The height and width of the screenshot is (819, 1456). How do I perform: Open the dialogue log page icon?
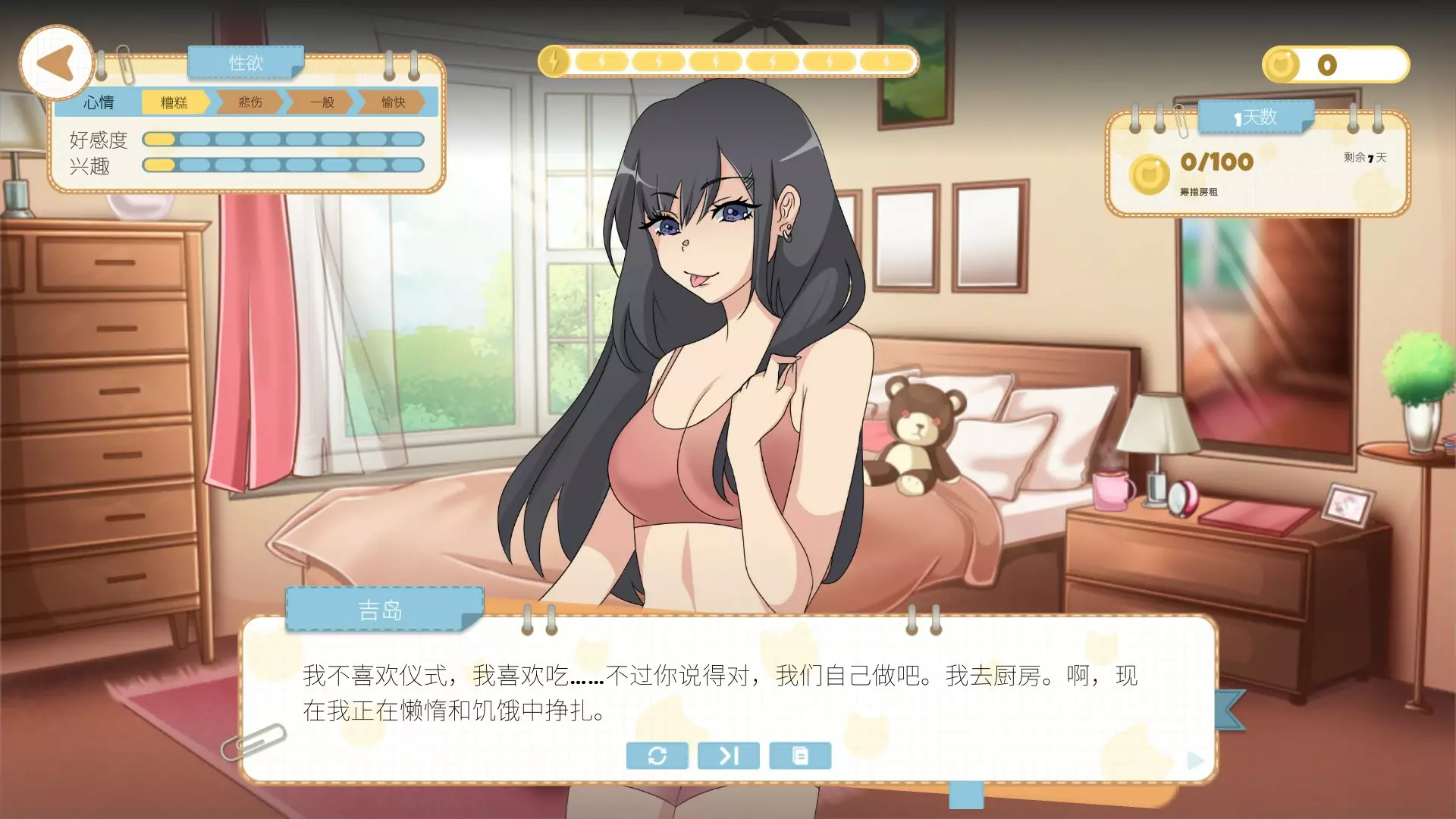point(800,755)
